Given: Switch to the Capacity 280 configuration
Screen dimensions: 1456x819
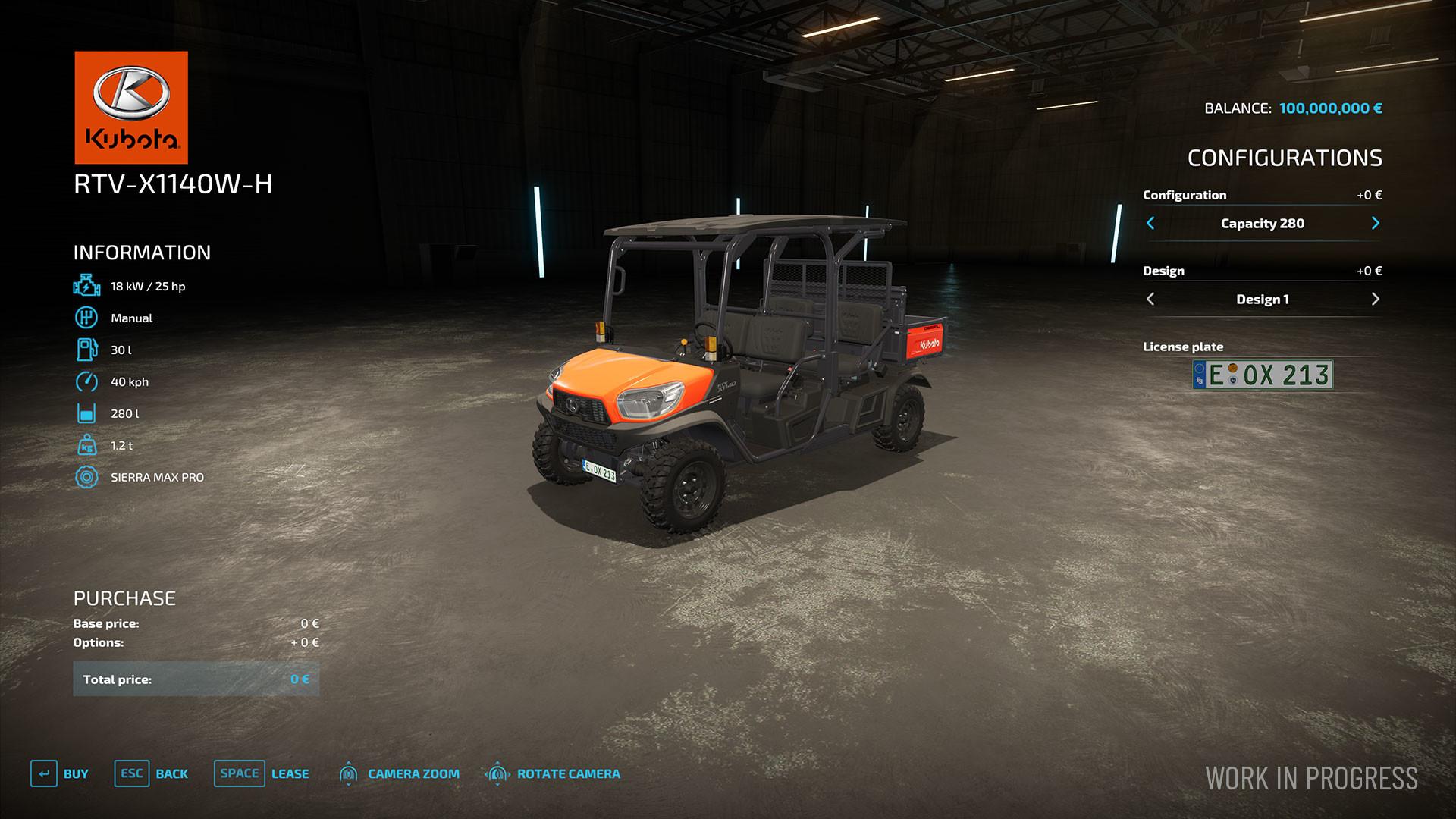Looking at the screenshot, I should [x=1262, y=223].
